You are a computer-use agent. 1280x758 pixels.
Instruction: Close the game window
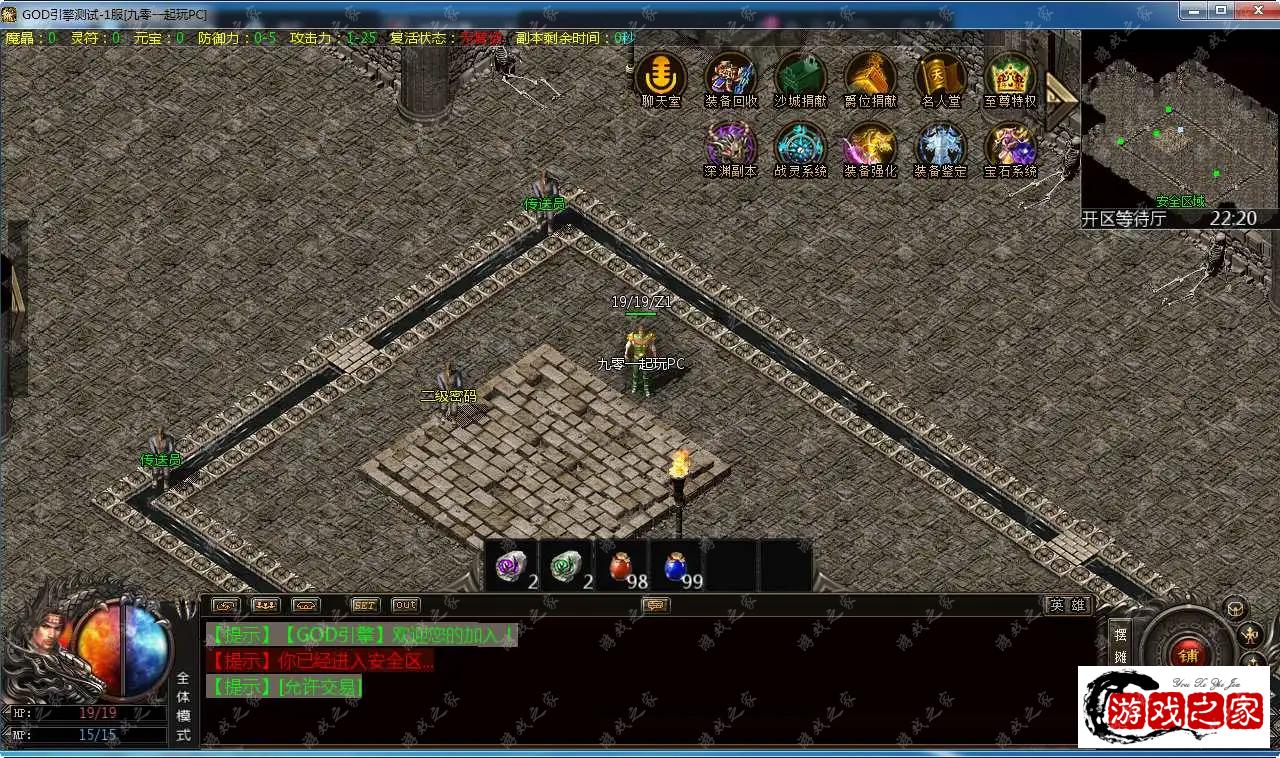1252,10
